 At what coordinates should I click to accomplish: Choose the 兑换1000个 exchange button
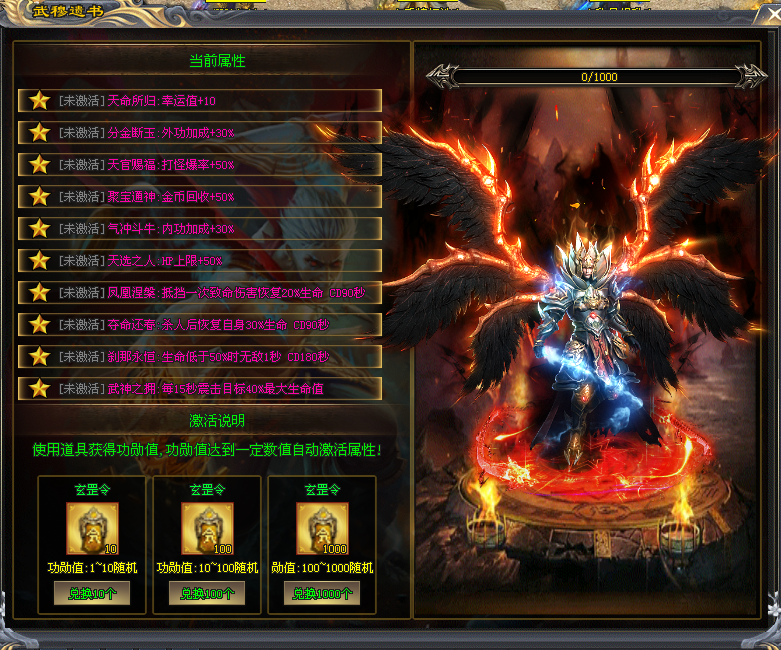[322, 593]
